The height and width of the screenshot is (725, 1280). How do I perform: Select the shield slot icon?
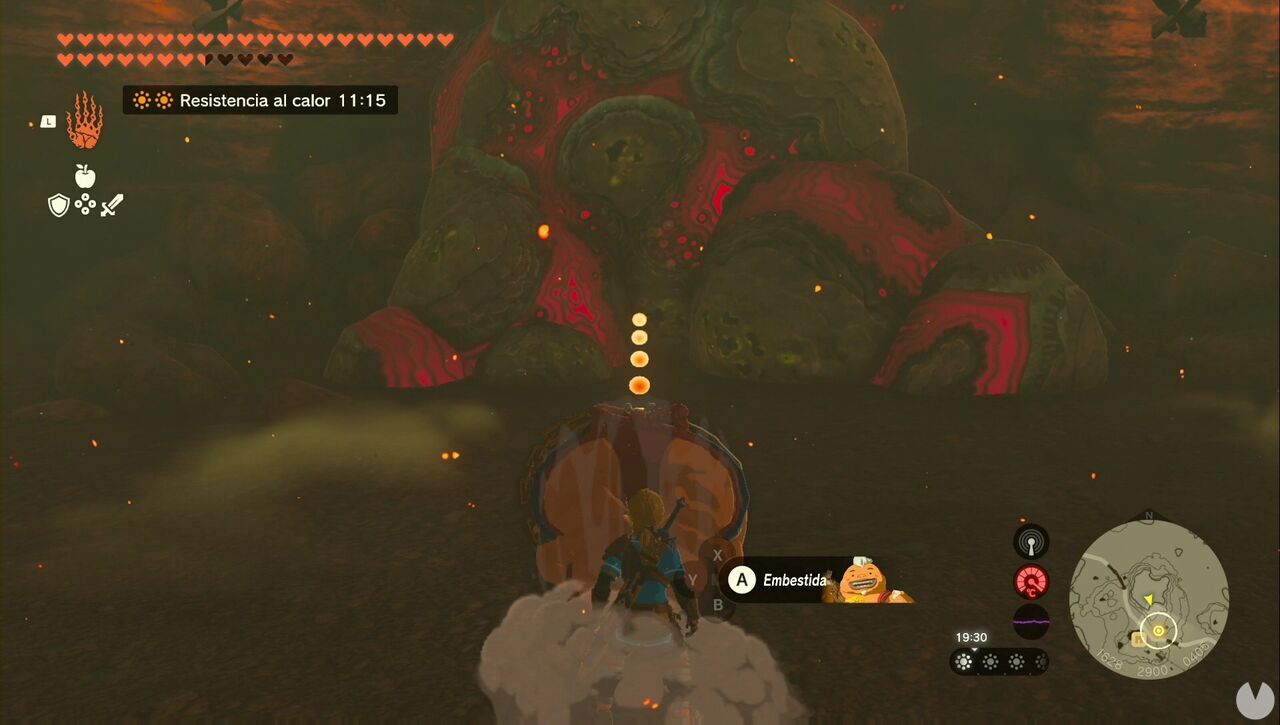60,207
